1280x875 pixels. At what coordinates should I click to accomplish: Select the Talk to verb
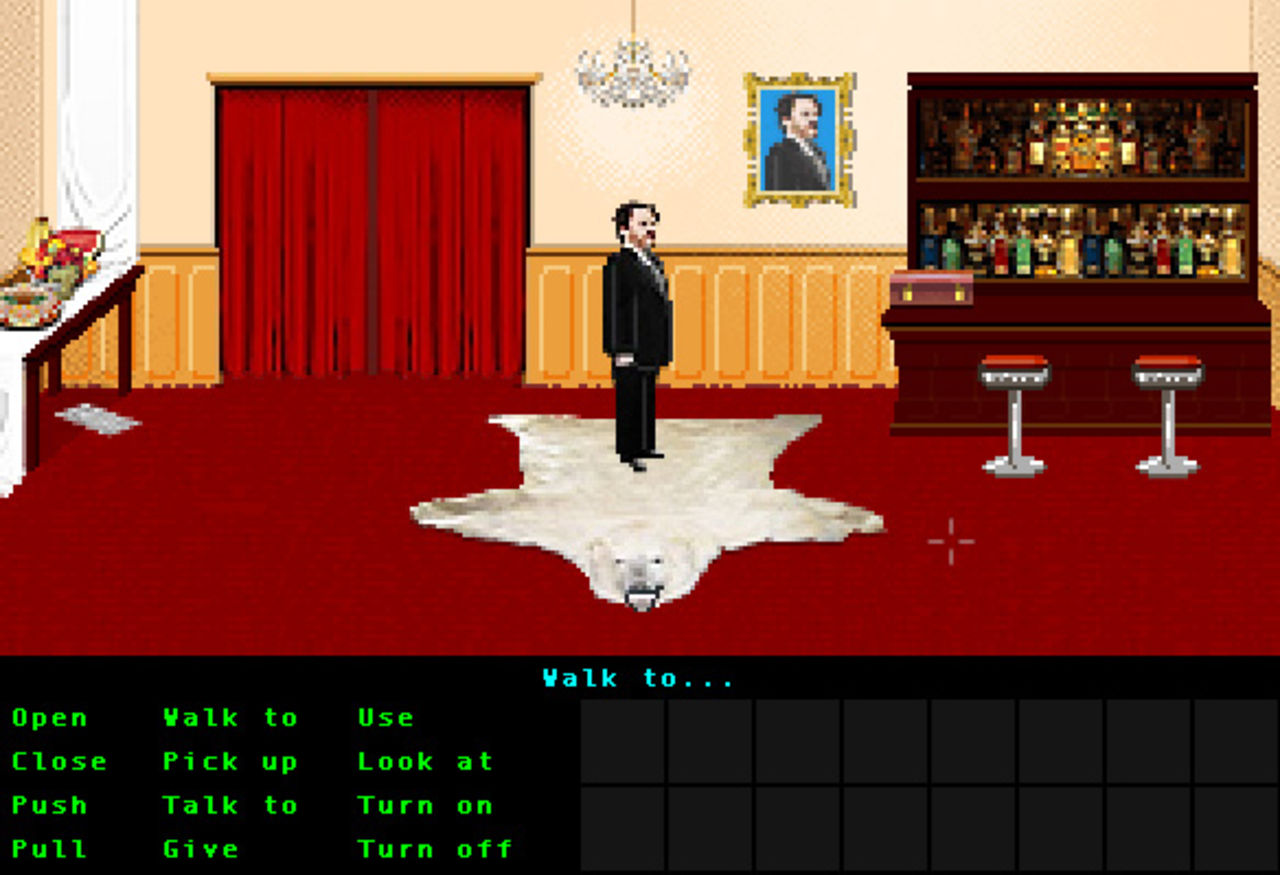[x=230, y=806]
